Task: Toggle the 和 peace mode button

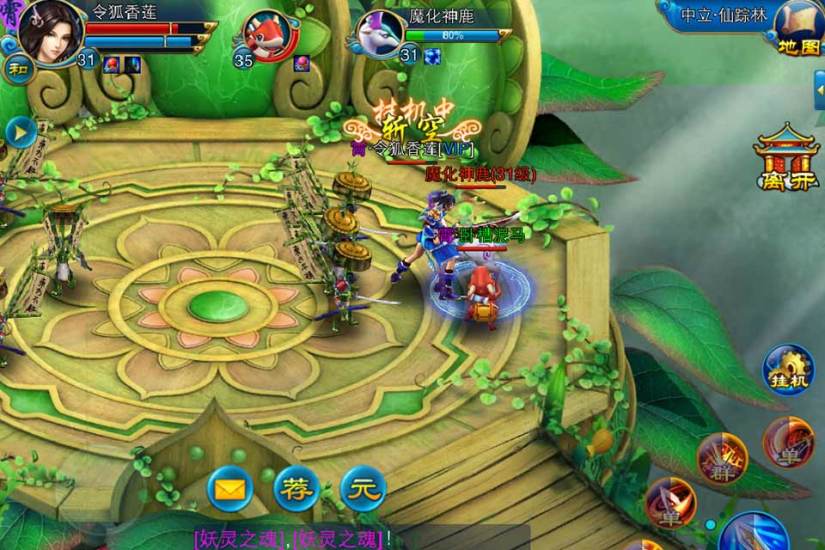Action: pos(18,68)
